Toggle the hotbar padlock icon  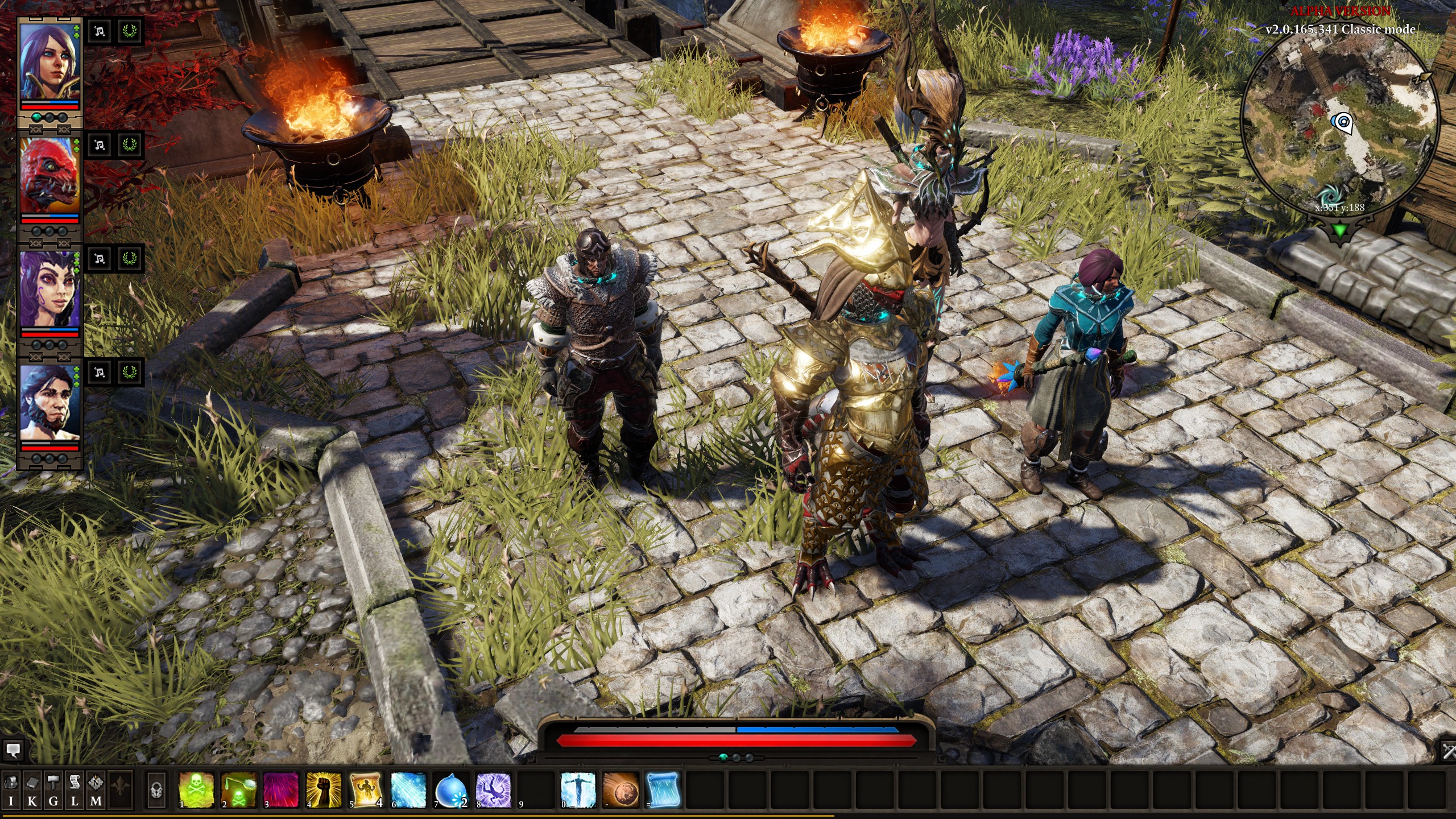point(156,790)
